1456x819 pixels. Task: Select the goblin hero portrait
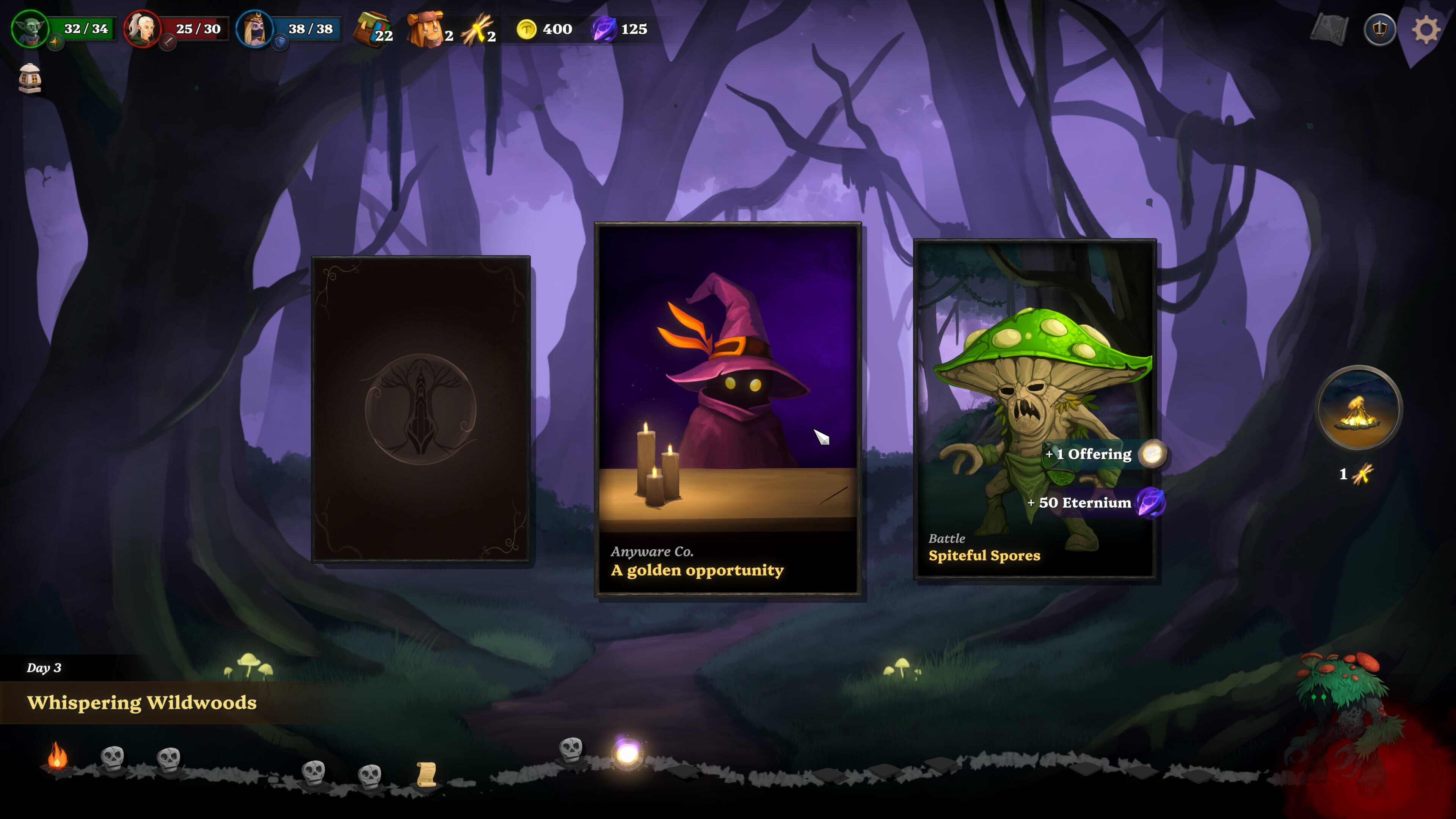30,28
